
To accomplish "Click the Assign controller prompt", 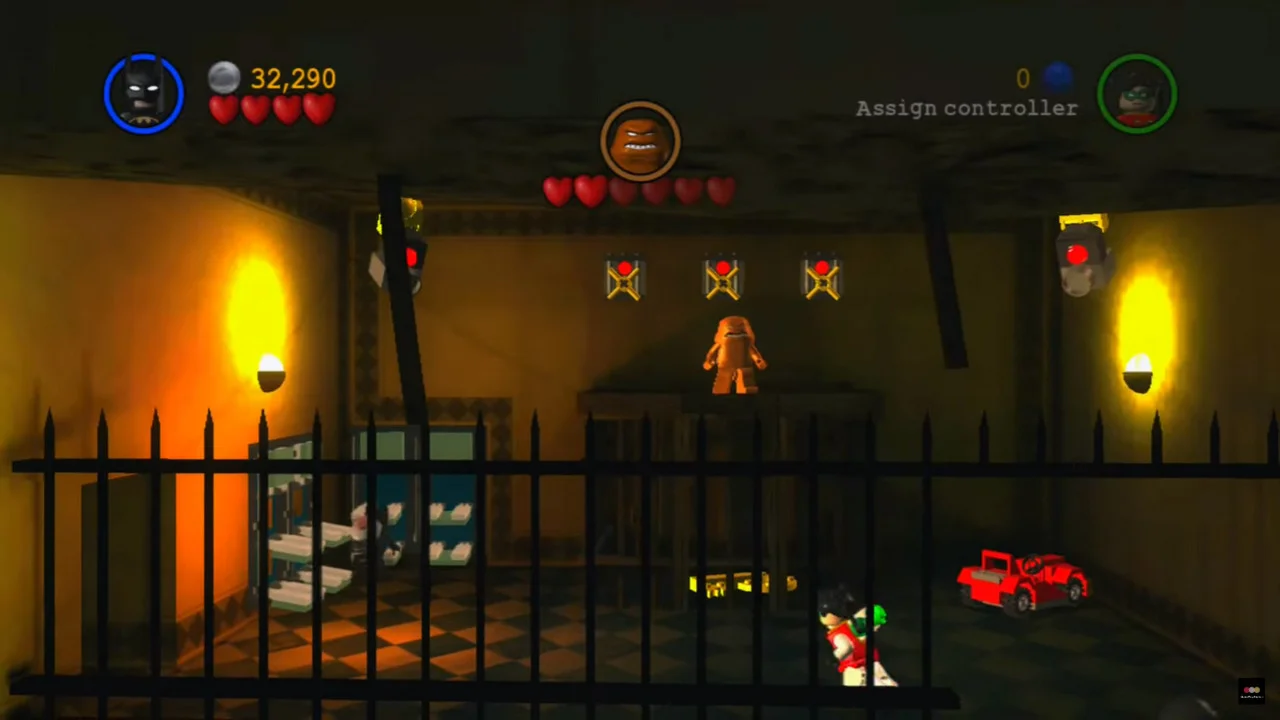I will (x=966, y=108).
